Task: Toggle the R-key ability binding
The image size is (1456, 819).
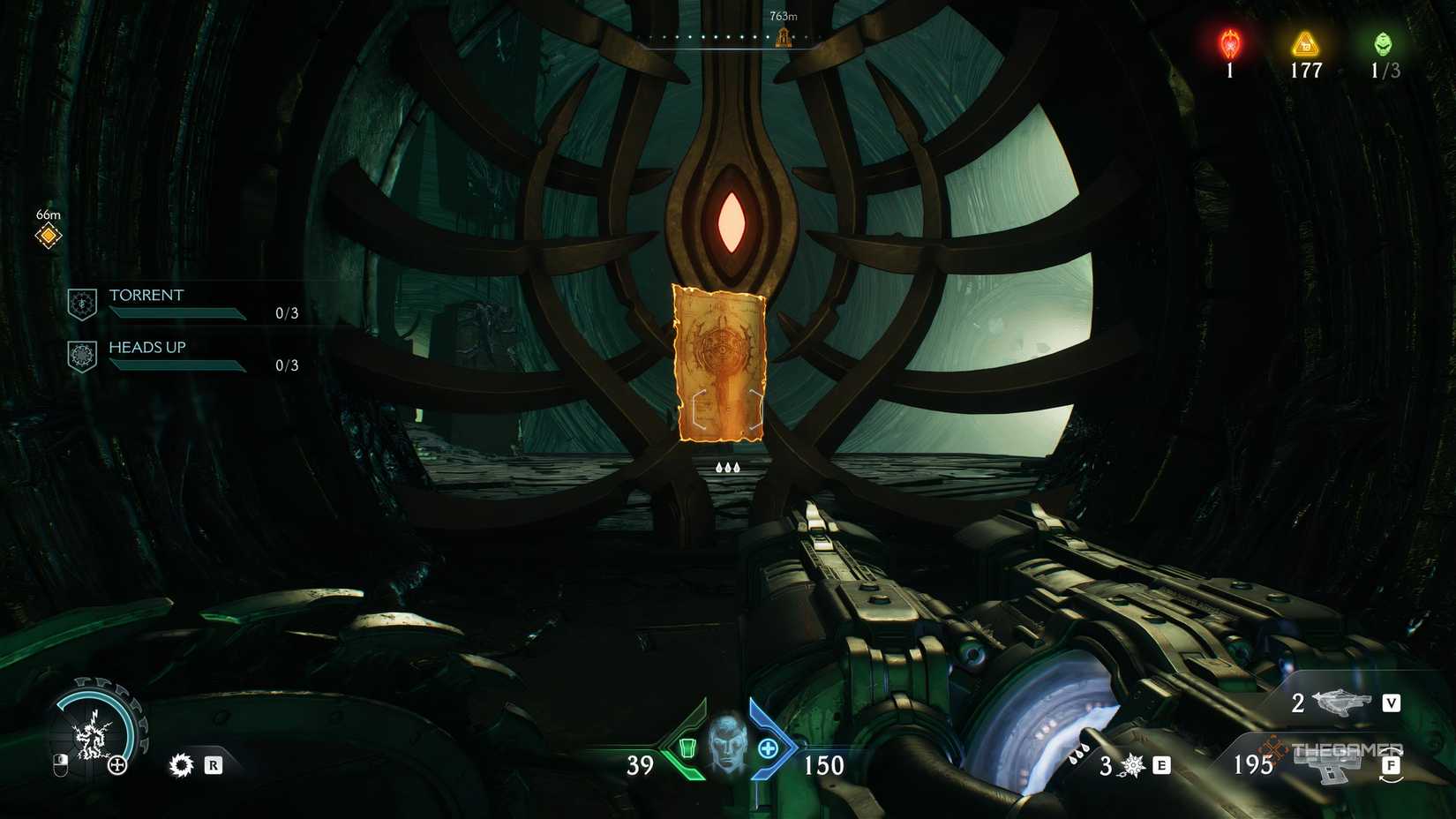Action: click(212, 767)
